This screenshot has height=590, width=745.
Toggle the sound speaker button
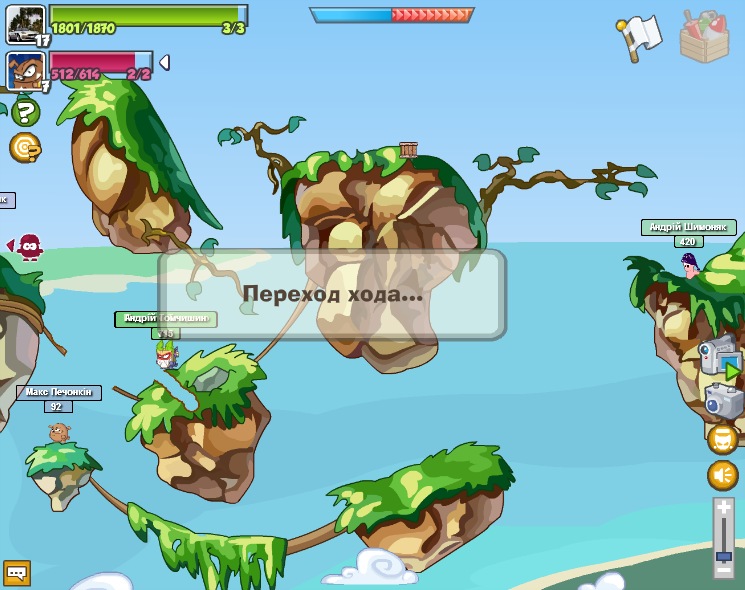point(722,475)
